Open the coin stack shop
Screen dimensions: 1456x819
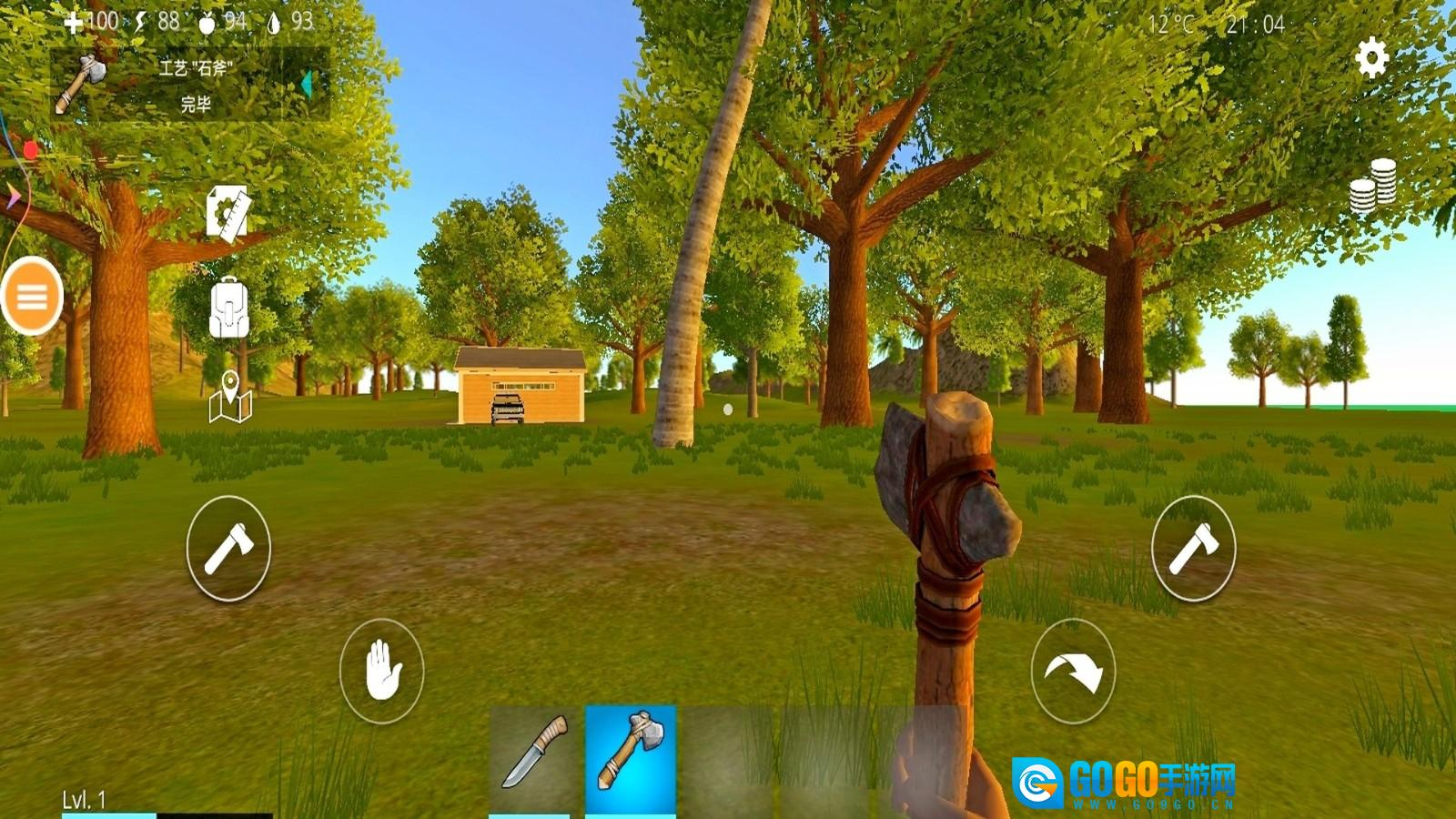tap(1372, 187)
